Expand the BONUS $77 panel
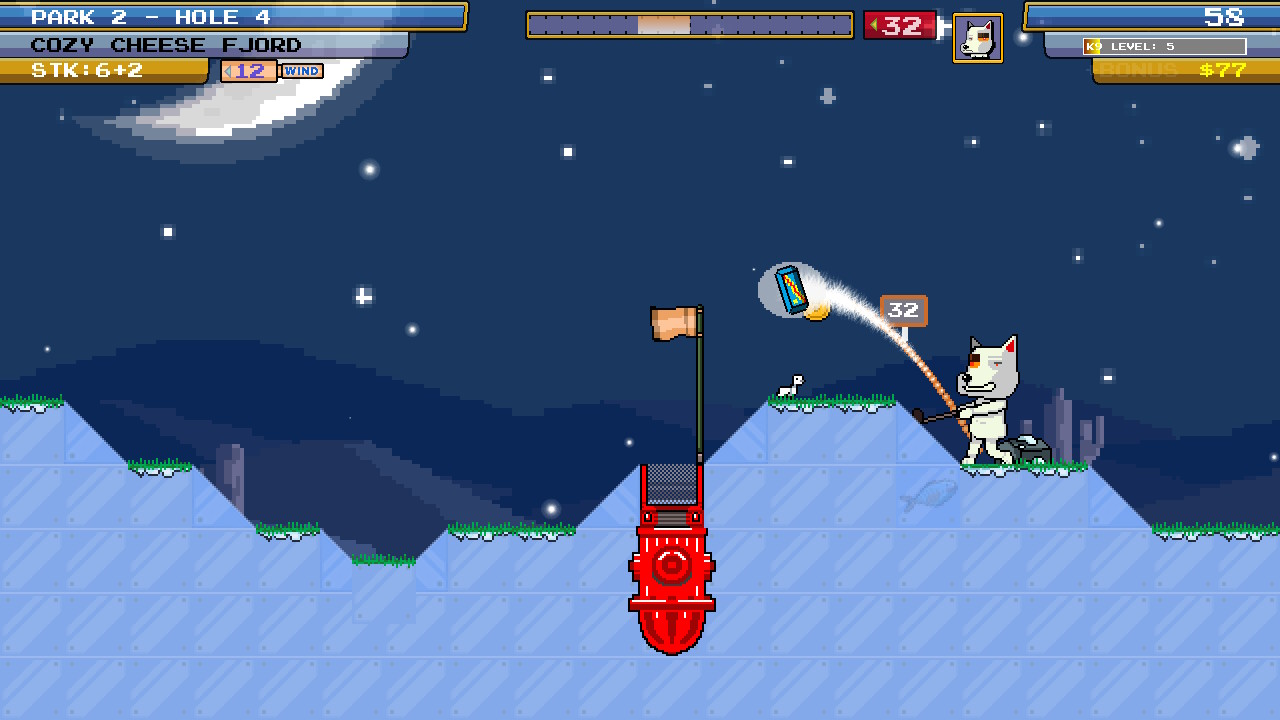 (x=1180, y=70)
